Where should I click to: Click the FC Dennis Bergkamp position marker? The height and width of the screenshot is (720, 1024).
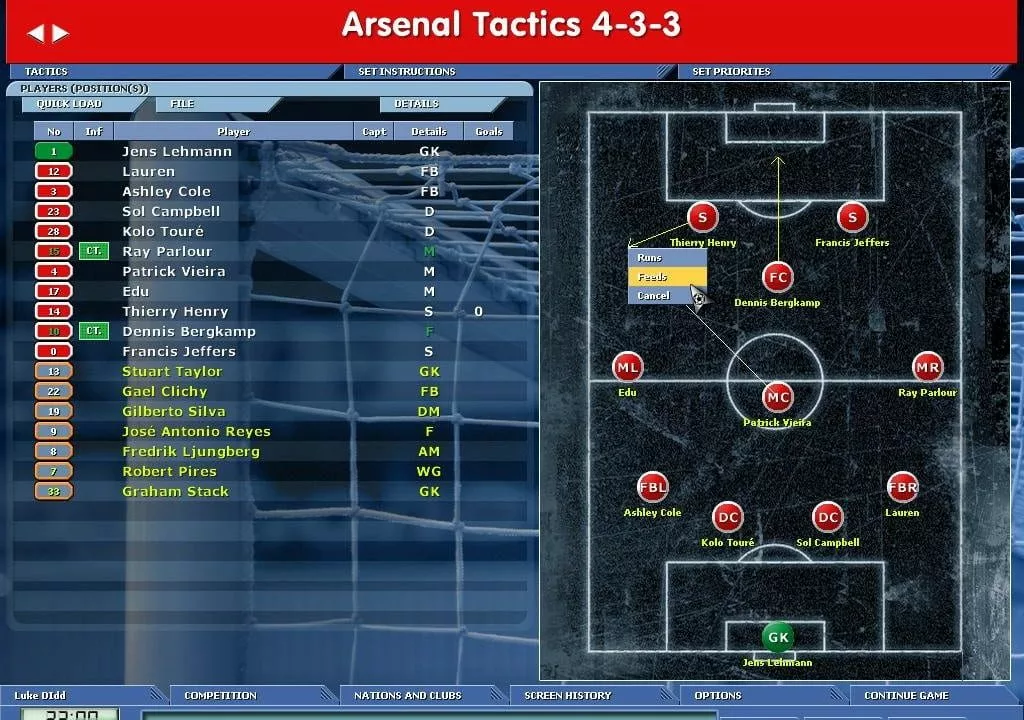777,278
